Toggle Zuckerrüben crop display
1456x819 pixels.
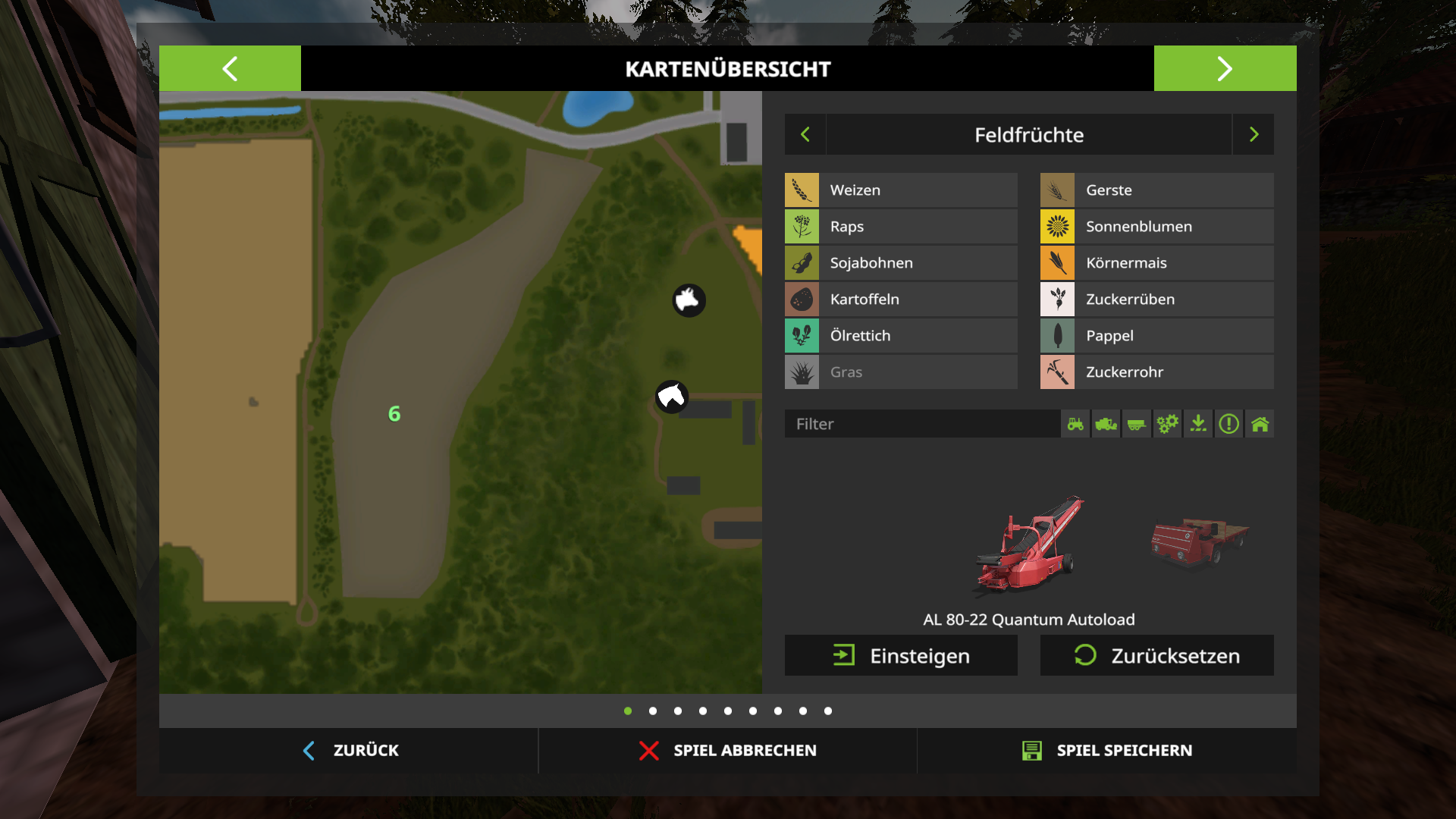1156,300
